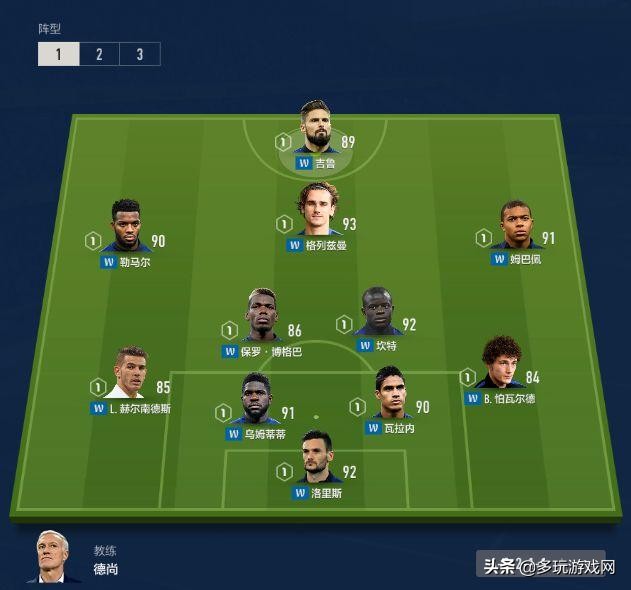
Task: Choose 格列兹曼 player card
Action: pyautogui.click(x=317, y=210)
